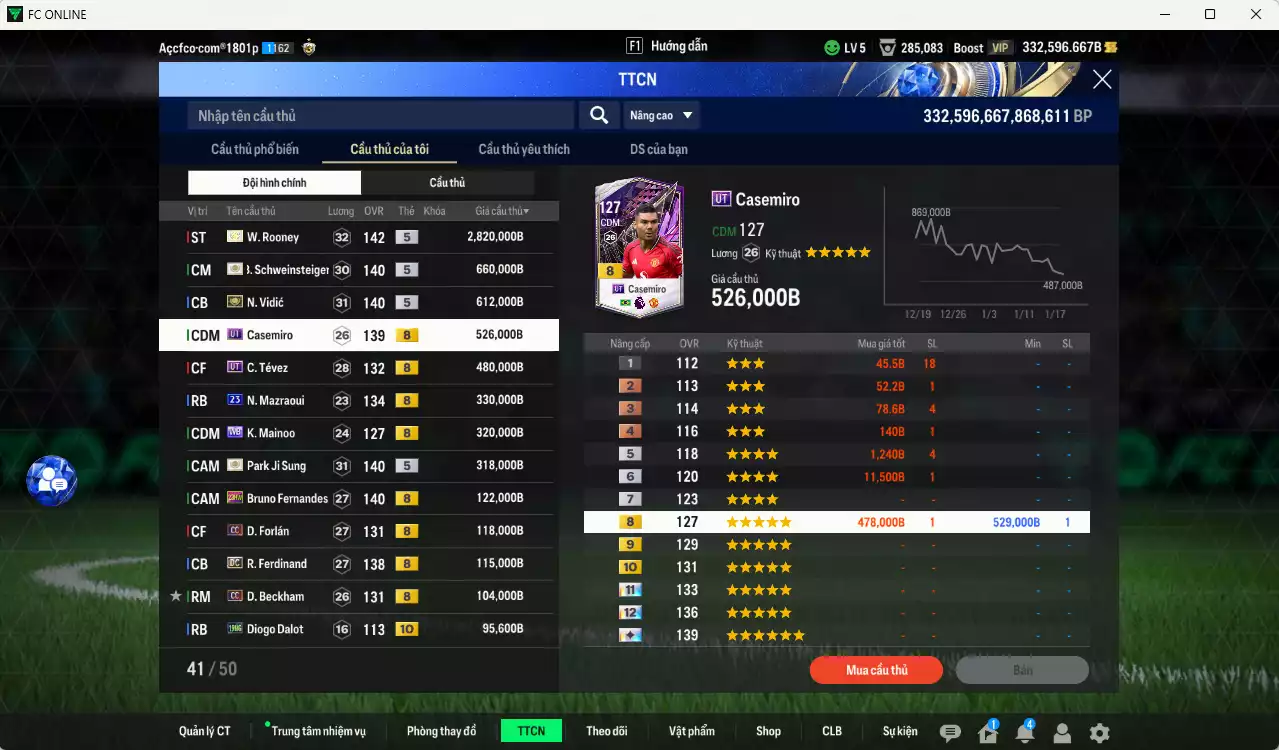Open the Hướng dẫn guide

tap(667, 47)
